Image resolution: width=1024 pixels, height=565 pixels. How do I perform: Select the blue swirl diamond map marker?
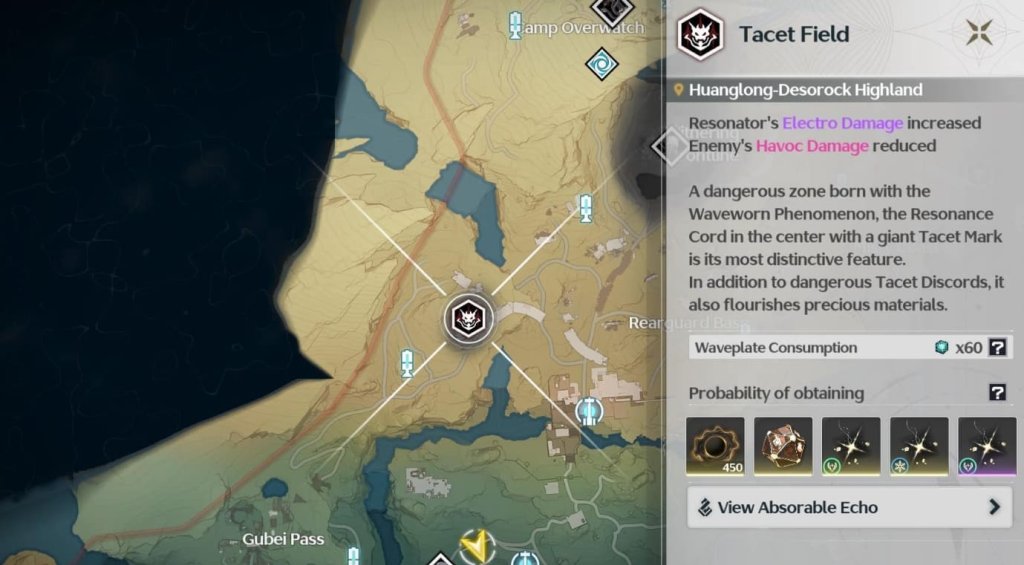point(601,65)
